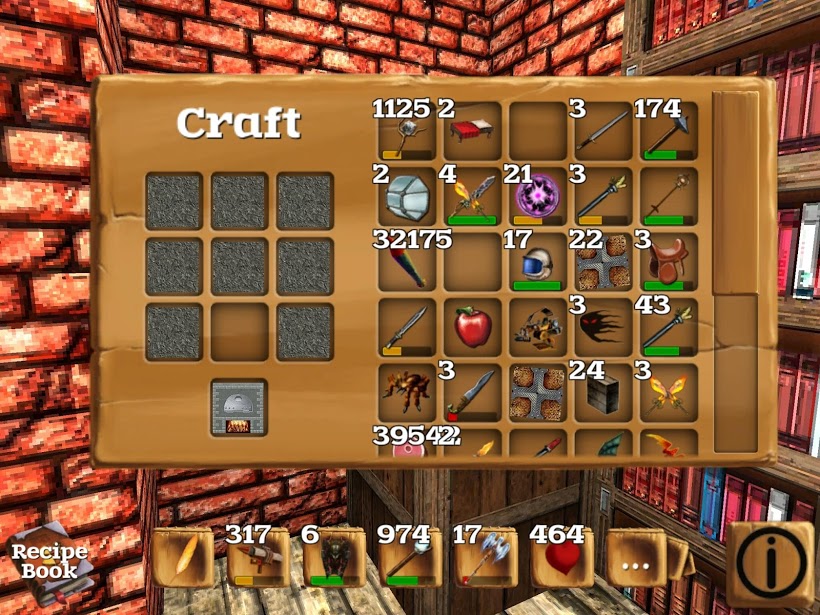Pick the space helmet inventory item
The image size is (820, 615).
[x=538, y=262]
